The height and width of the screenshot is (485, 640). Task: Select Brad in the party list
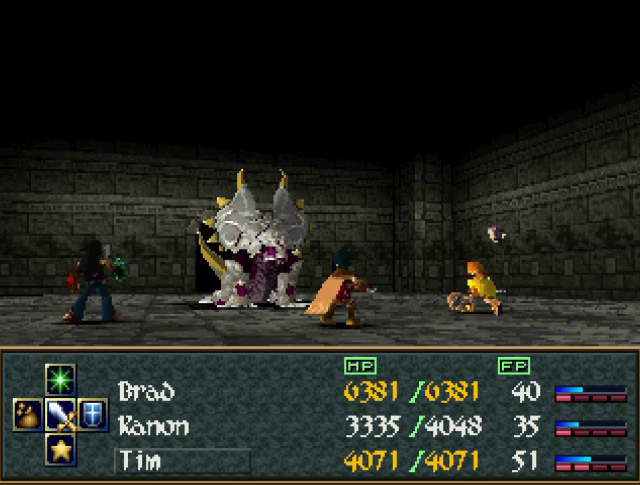tap(146, 391)
